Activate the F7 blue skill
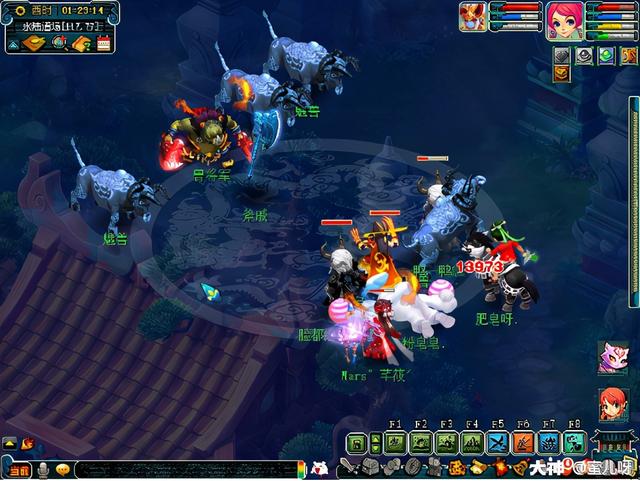 pos(550,444)
